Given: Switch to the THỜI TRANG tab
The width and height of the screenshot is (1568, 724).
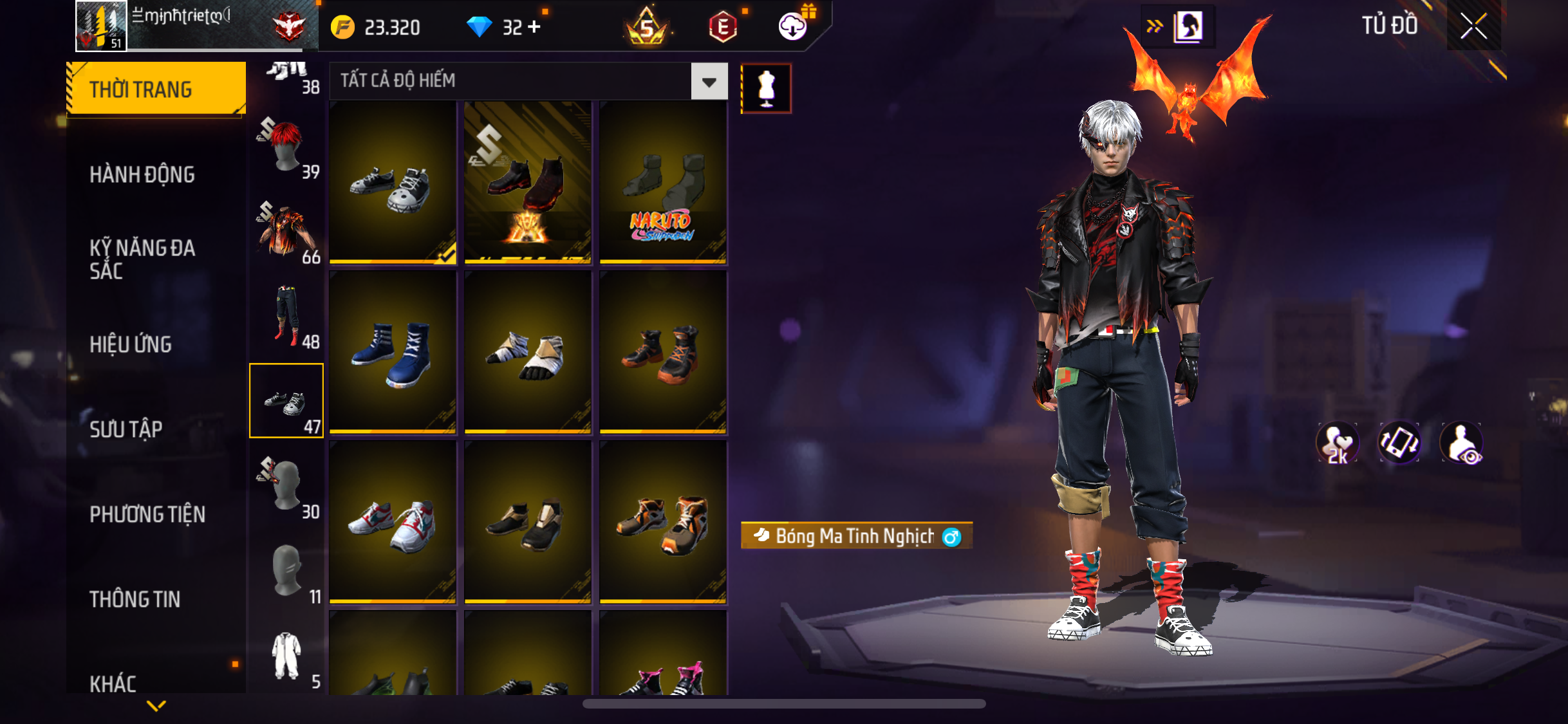Looking at the screenshot, I should click(x=154, y=89).
